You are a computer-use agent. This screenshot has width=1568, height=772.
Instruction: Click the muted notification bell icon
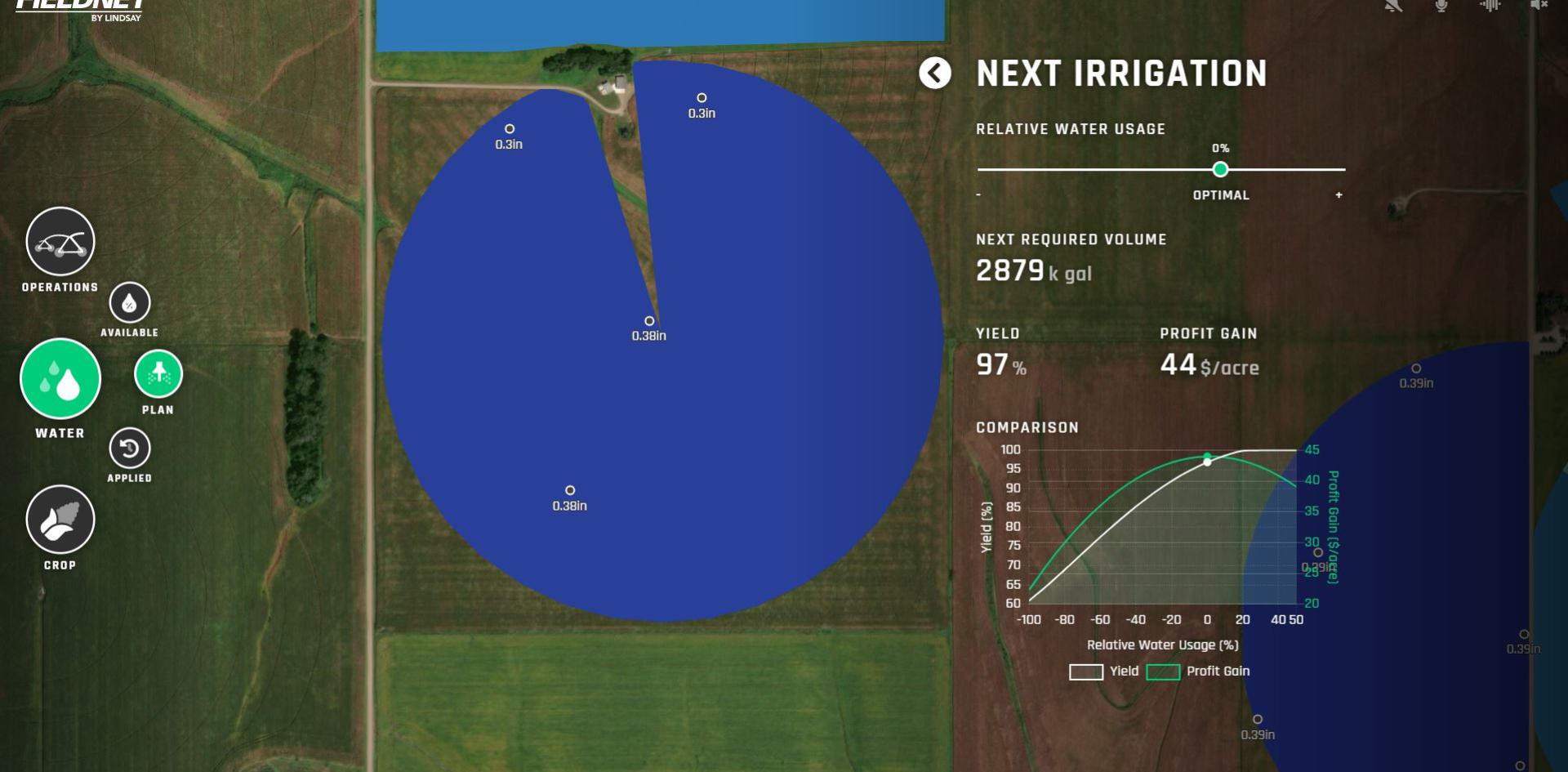tap(1393, 6)
